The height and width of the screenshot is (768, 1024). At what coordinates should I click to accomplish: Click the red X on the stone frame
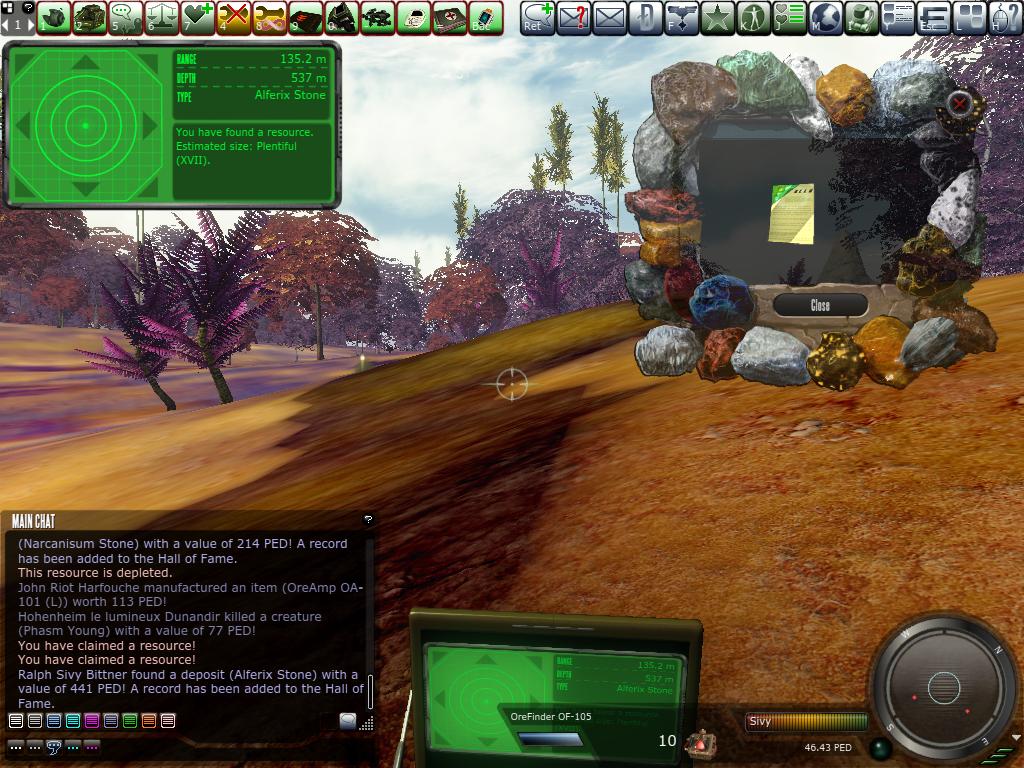[960, 103]
